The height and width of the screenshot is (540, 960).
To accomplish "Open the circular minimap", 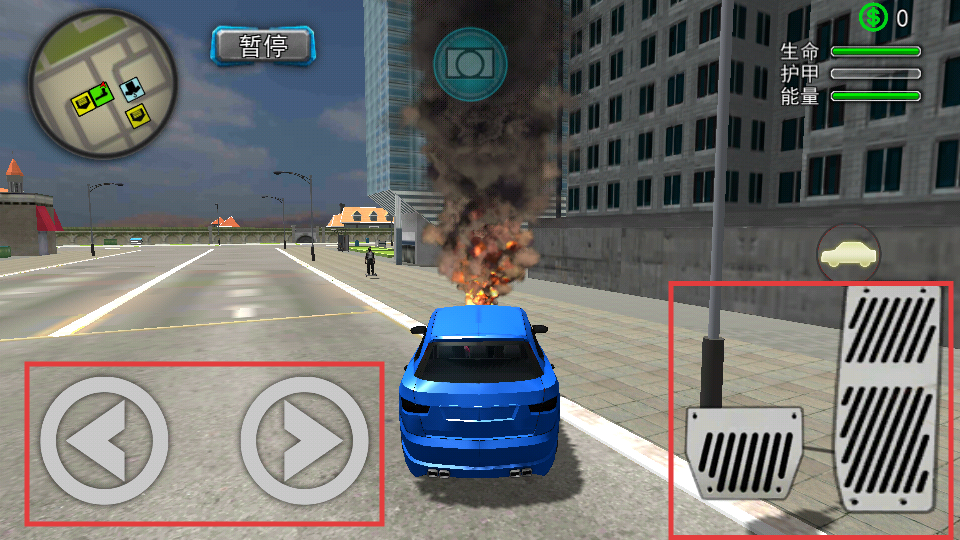I will point(102,84).
